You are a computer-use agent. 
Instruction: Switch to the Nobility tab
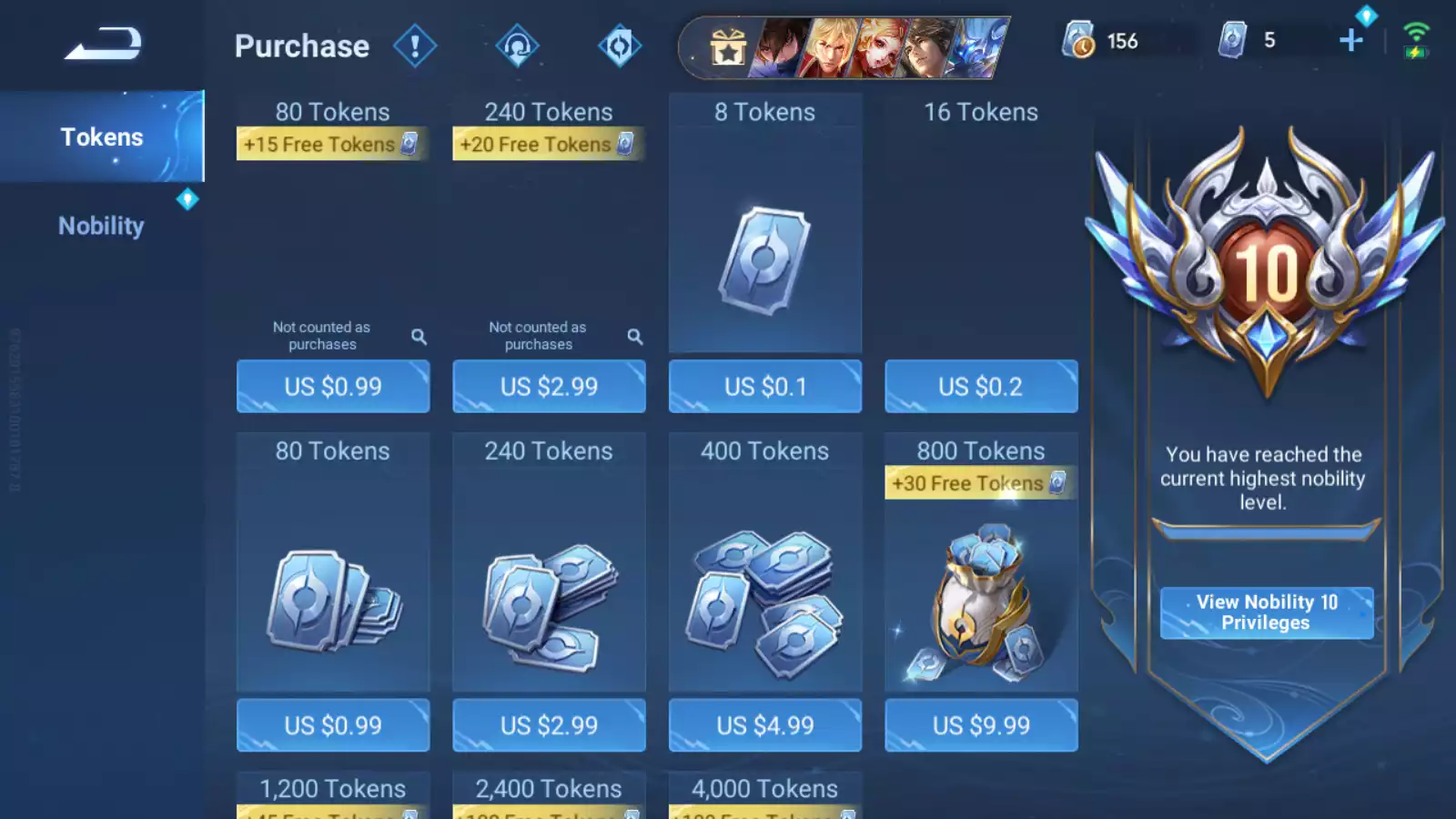tap(101, 226)
